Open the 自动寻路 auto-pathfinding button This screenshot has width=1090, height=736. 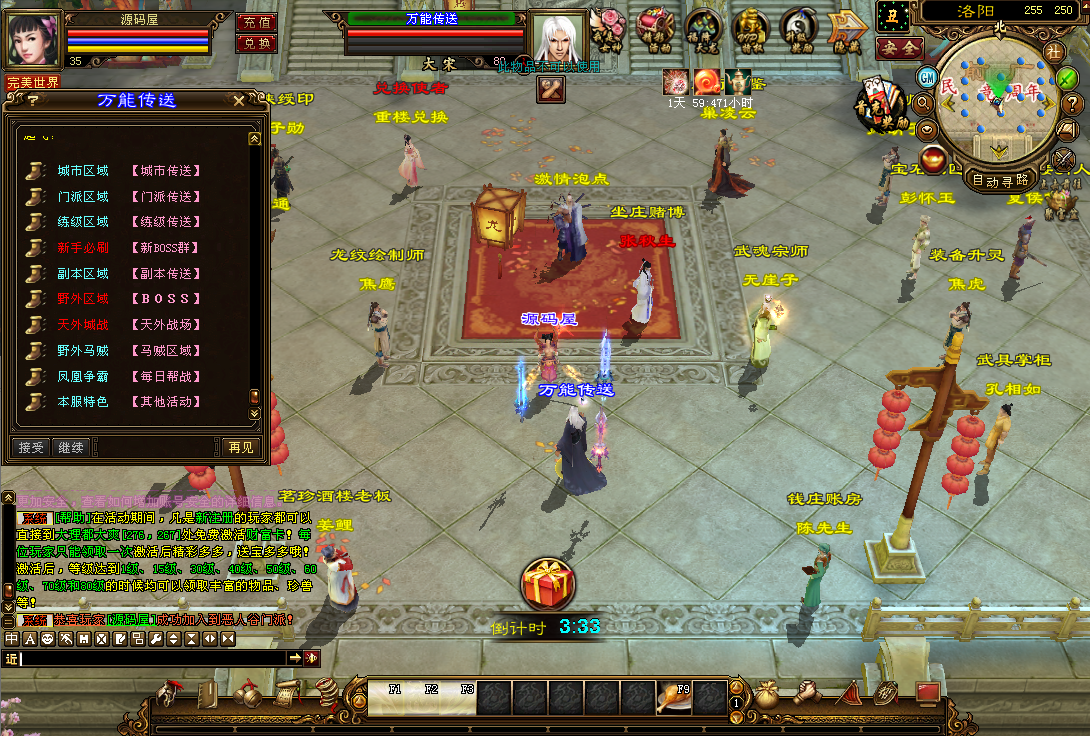pyautogui.click(x=1000, y=181)
